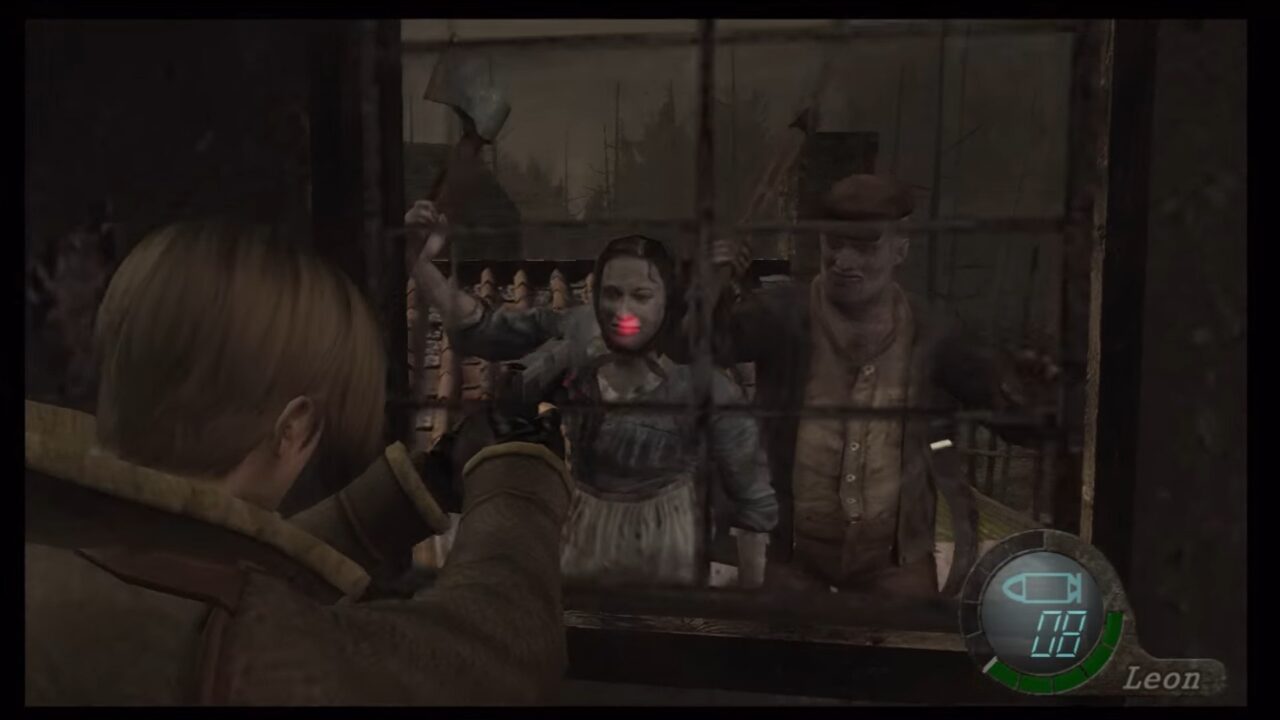Click the white wedge marker on the health ring
The width and height of the screenshot is (1280, 720).
pos(991,662)
